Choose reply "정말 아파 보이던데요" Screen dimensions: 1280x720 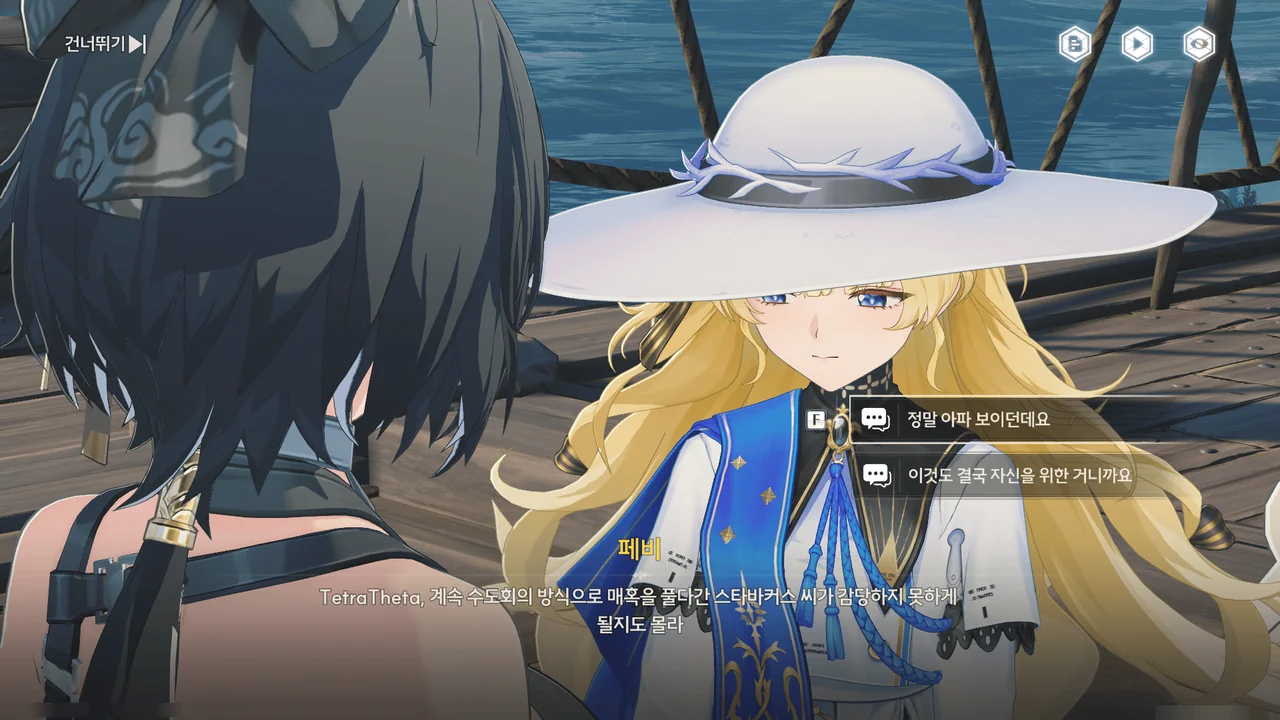[x=978, y=420]
